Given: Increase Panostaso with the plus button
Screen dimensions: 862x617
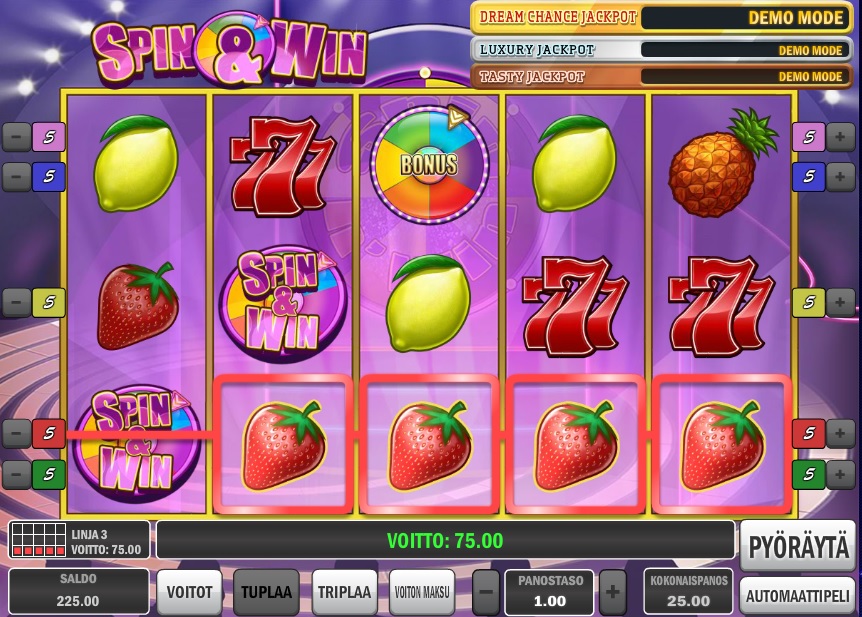Looking at the screenshot, I should coord(612,592).
